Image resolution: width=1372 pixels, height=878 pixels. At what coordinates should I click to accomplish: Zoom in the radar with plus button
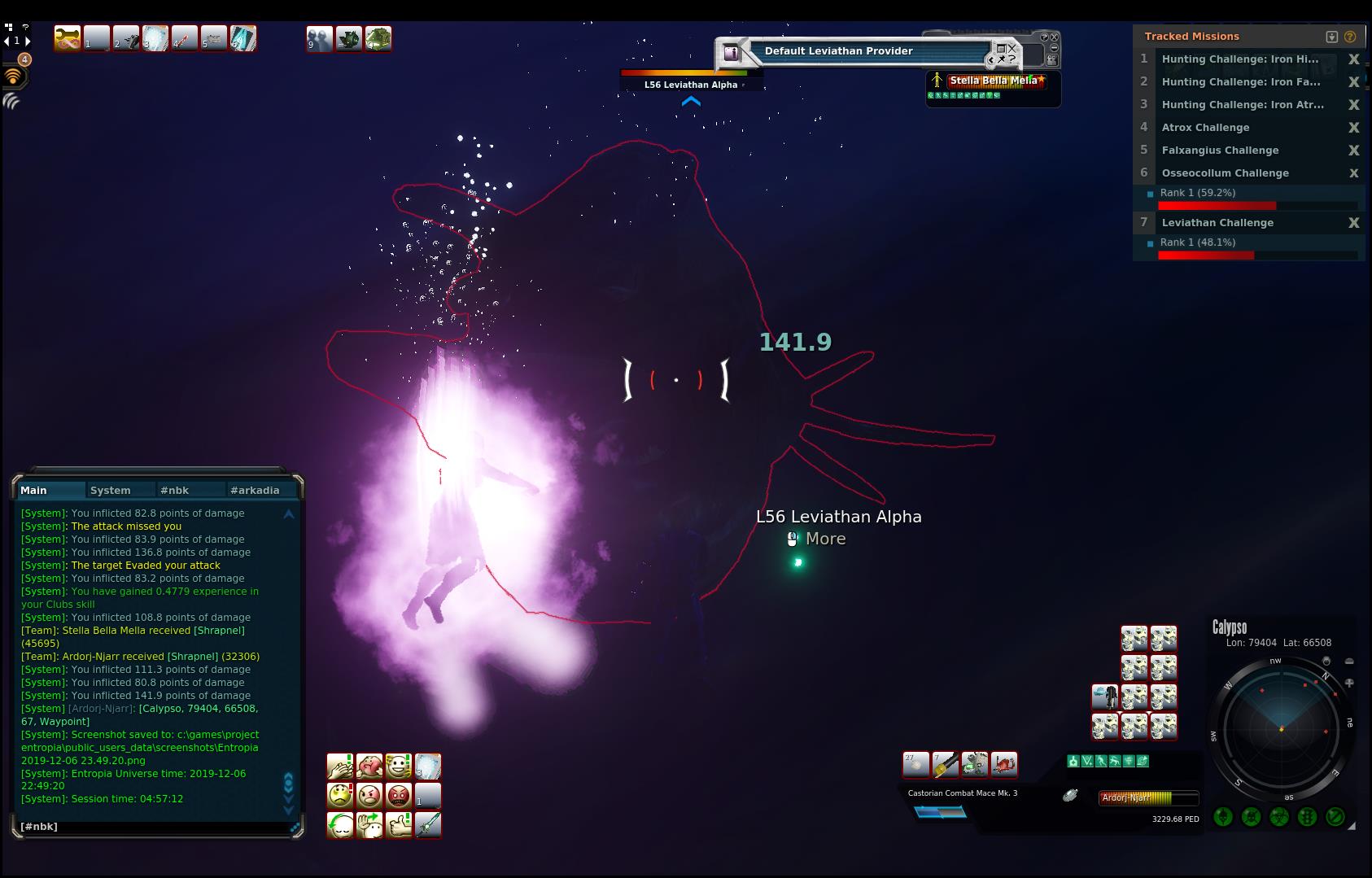[1349, 684]
